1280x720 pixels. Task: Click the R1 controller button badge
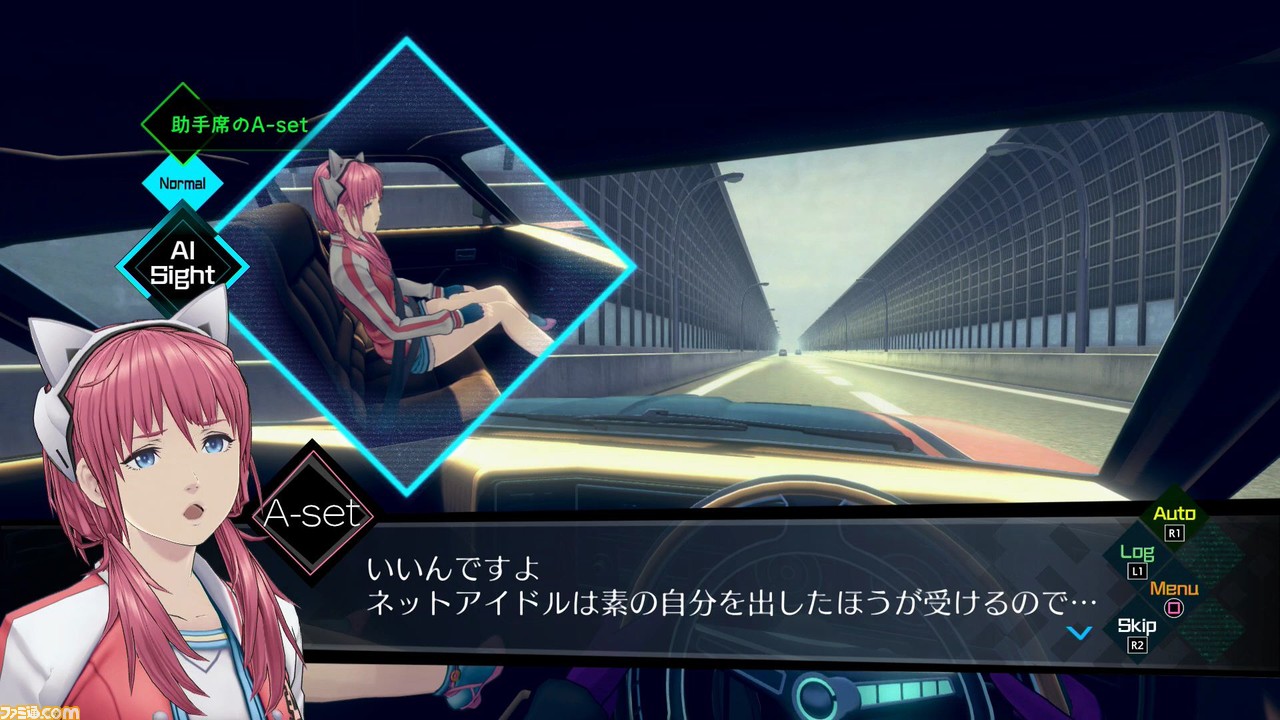tap(1174, 533)
